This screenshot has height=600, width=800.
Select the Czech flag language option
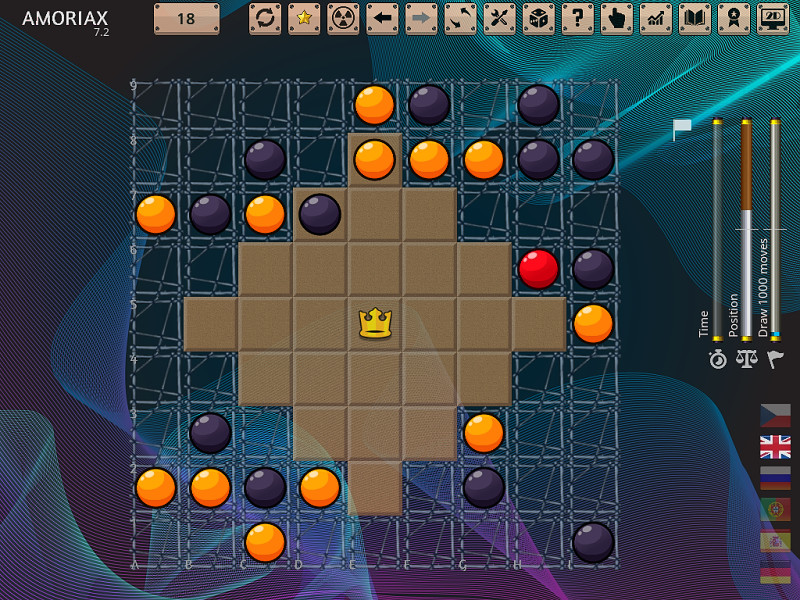coord(775,415)
